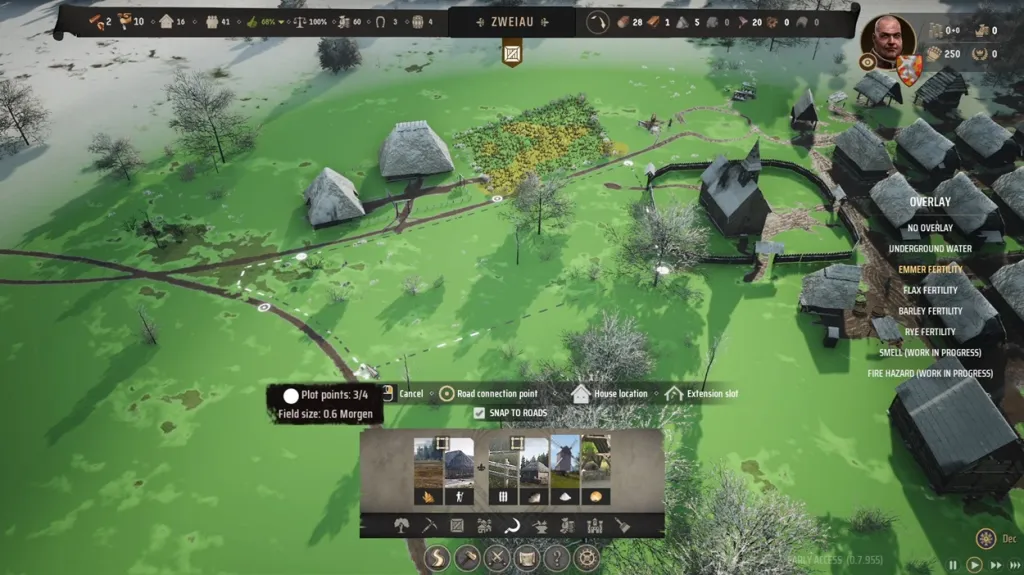The image size is (1024, 575).
Task: Open the tree icon forestry category
Action: tap(401, 525)
